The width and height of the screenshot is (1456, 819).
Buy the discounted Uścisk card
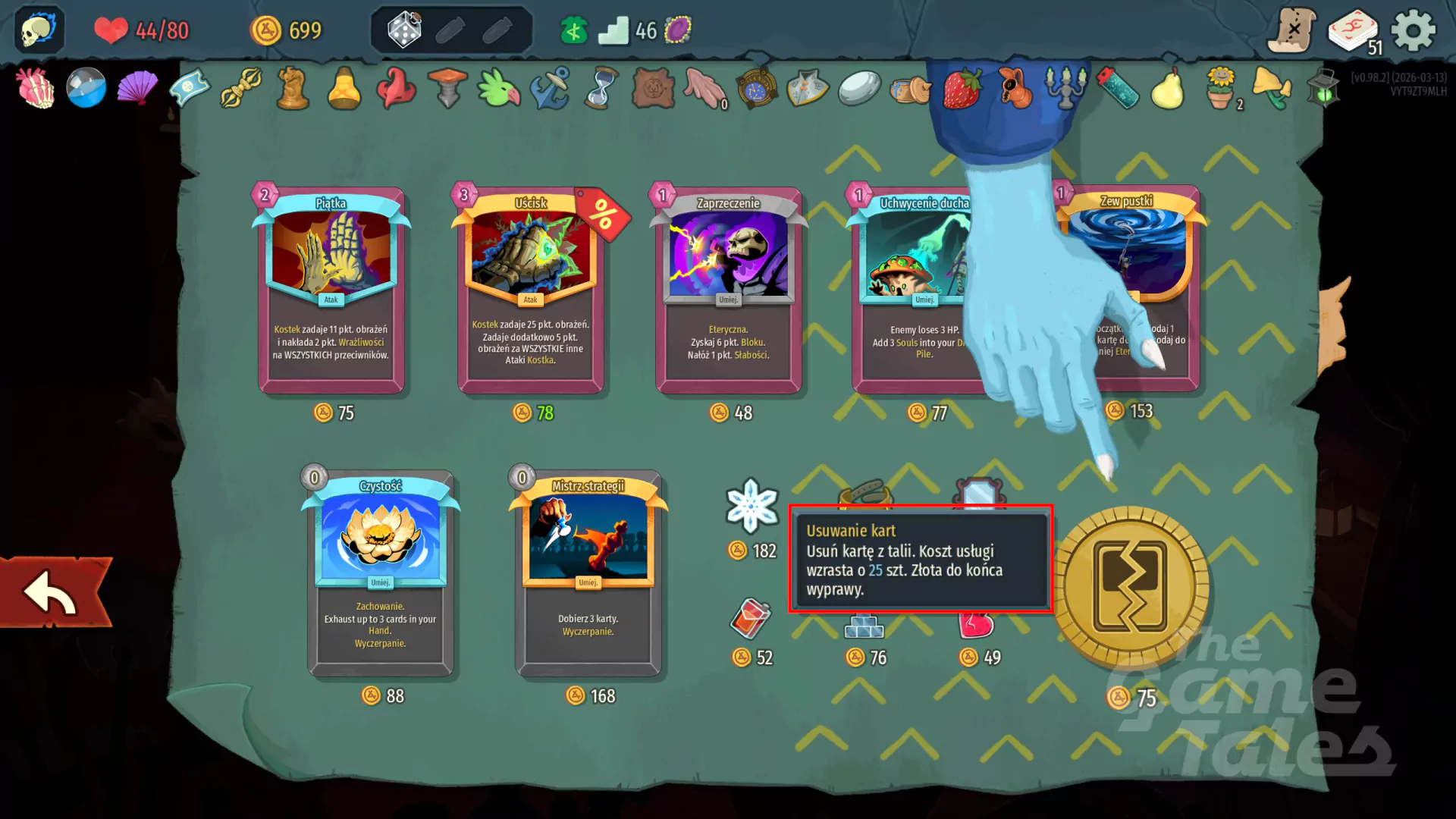(x=529, y=288)
